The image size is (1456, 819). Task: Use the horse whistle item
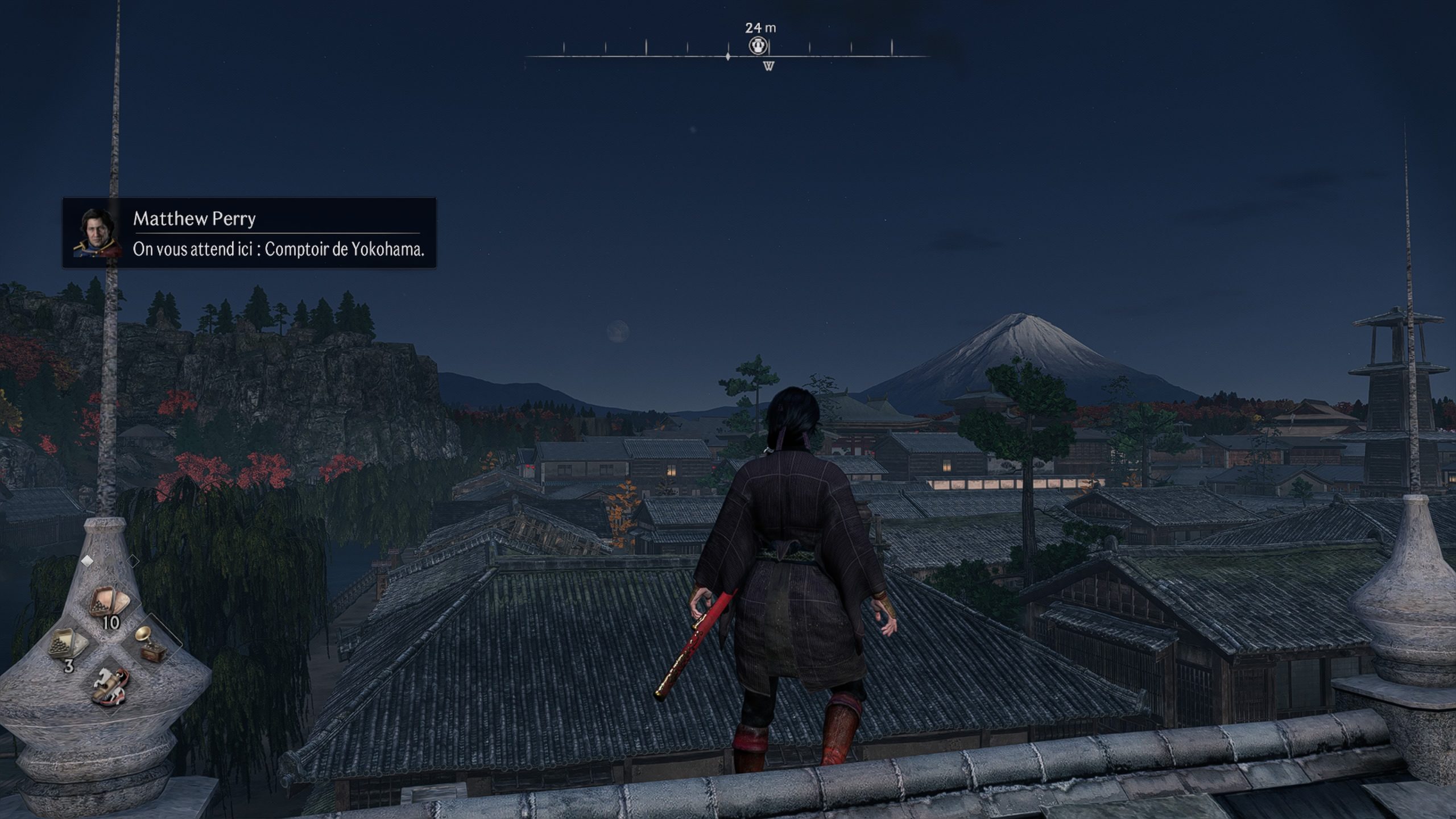[110, 685]
